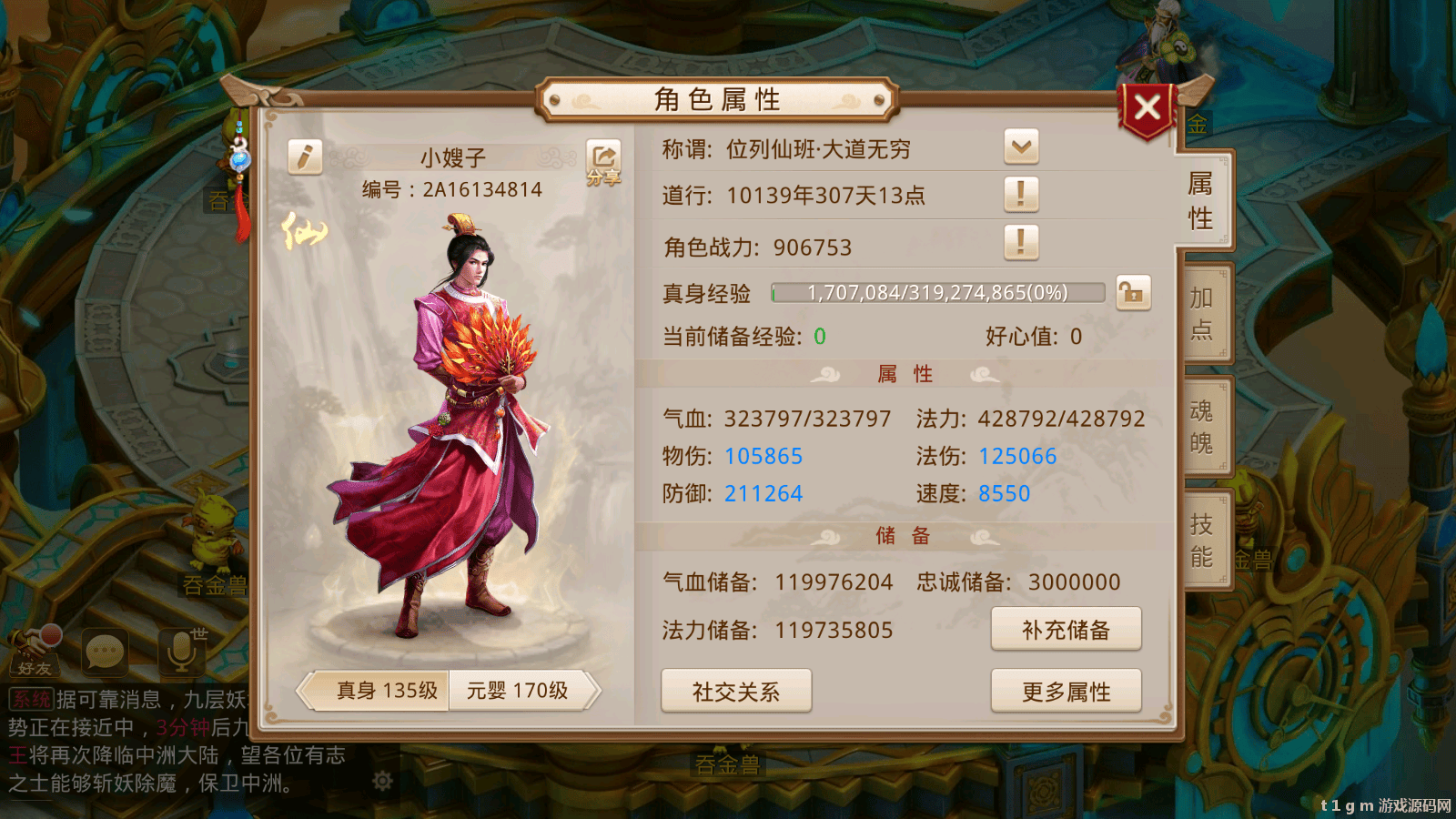This screenshot has width=1456, height=819.
Task: Select the 属性 tab on the right
Action: pyautogui.click(x=1203, y=200)
